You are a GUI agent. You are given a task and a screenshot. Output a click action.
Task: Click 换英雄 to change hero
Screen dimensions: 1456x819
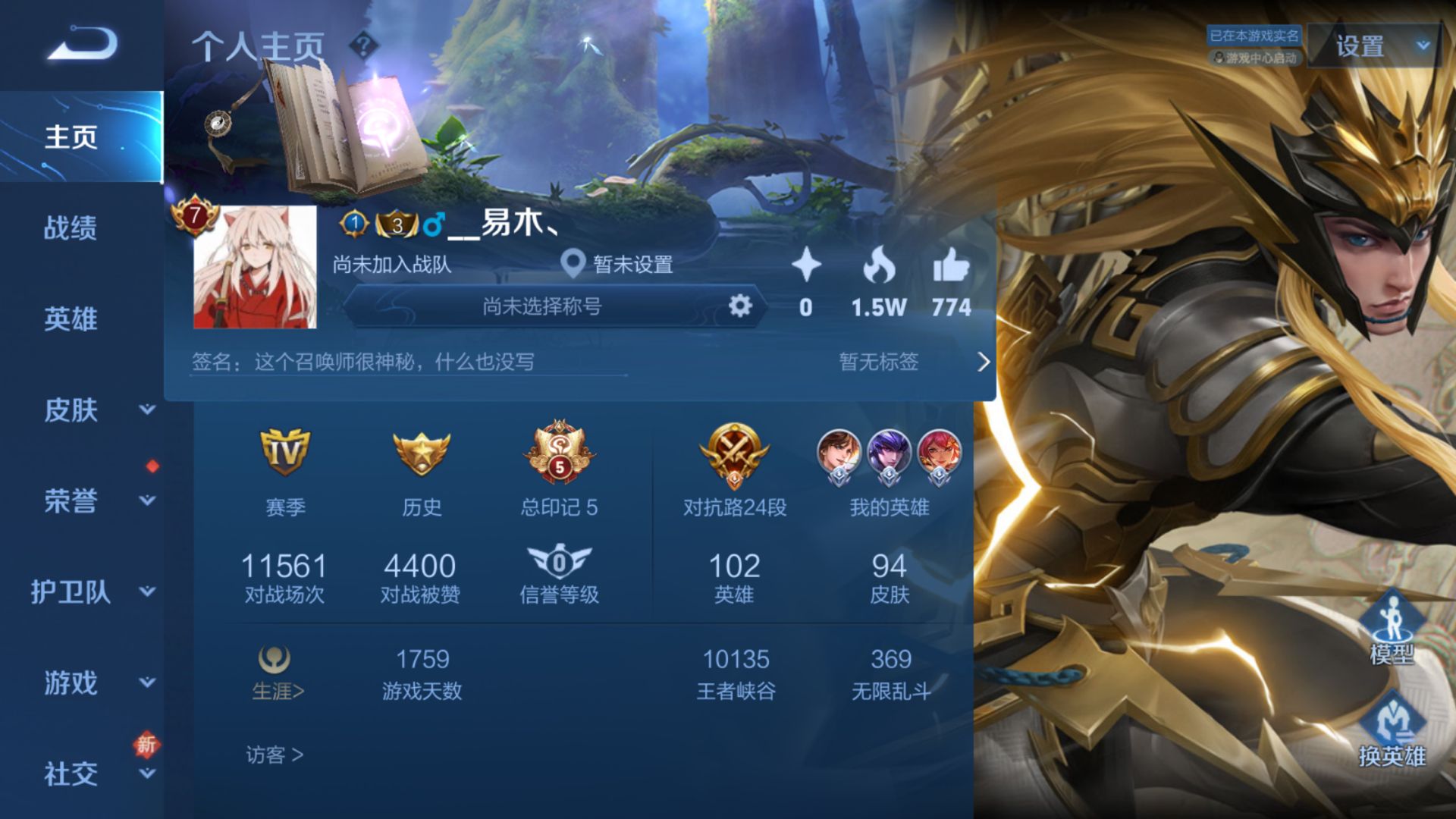(x=1392, y=730)
